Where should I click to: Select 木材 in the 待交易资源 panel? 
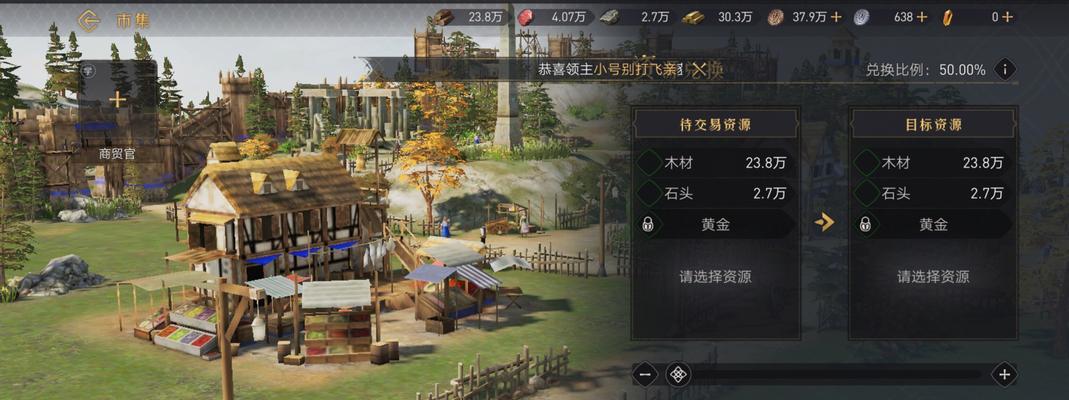pos(716,163)
